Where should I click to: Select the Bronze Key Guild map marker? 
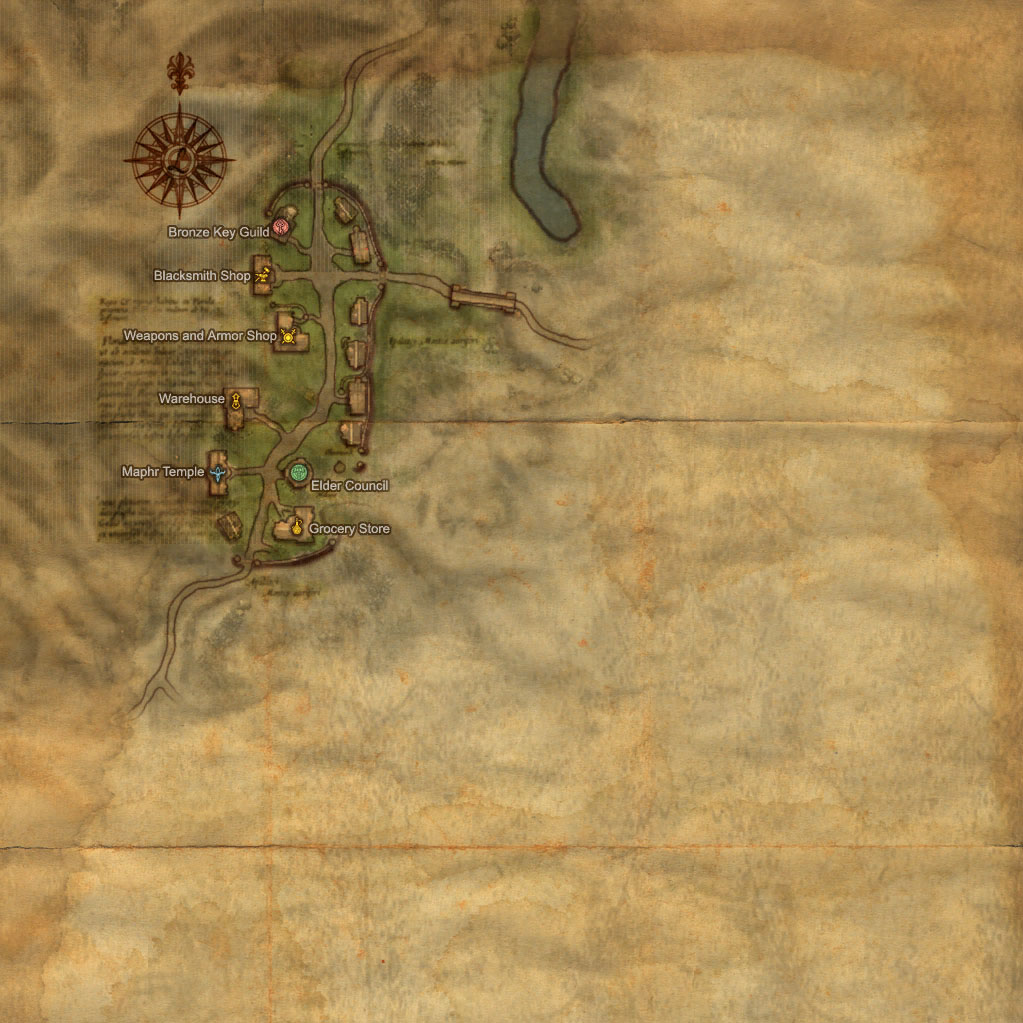281,227
